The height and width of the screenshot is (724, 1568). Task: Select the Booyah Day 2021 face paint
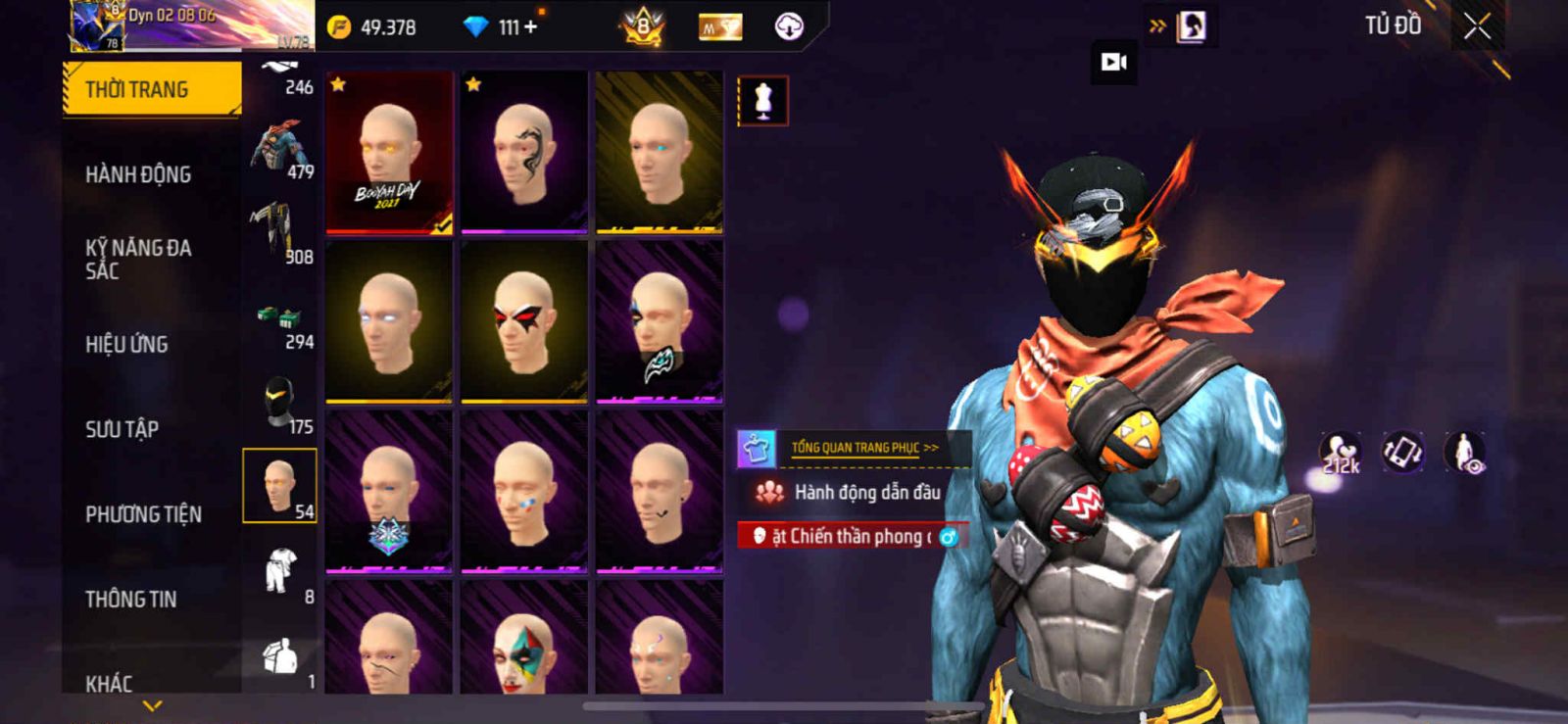pyautogui.click(x=389, y=153)
